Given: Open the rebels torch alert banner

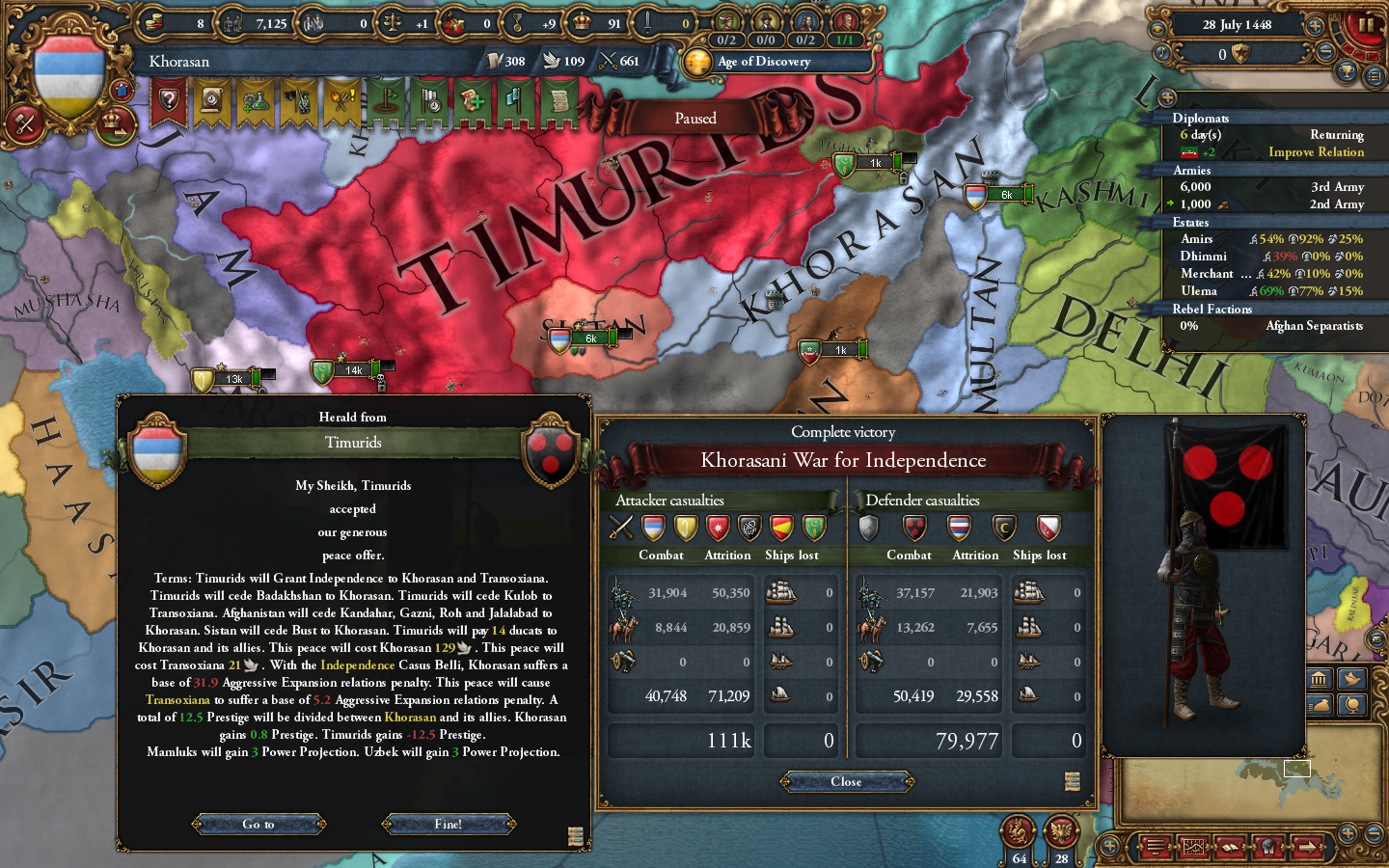Looking at the screenshot, I should click(340, 100).
